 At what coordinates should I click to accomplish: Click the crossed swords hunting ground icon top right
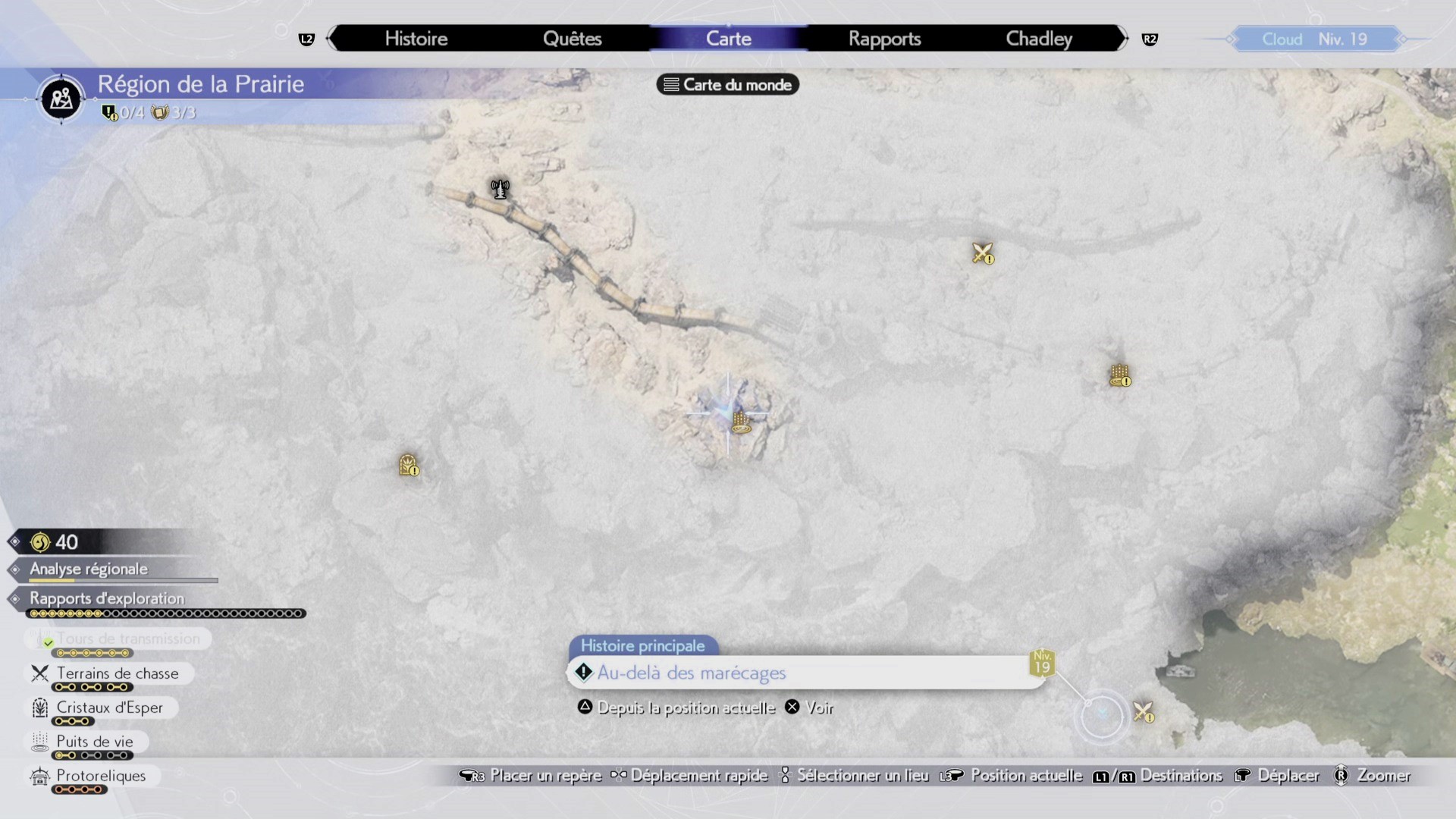(982, 253)
